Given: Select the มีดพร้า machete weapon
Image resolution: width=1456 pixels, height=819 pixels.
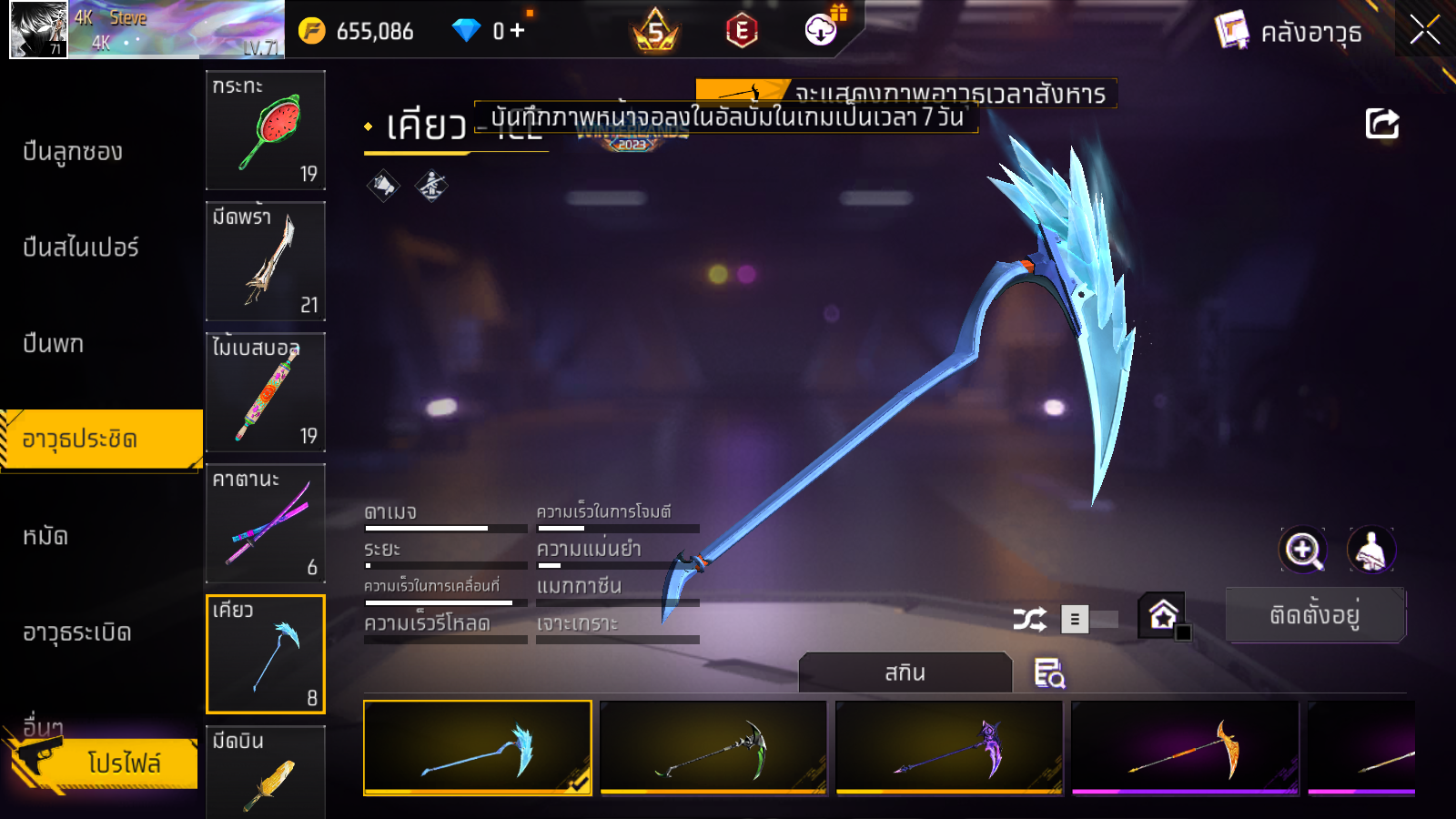Looking at the screenshot, I should coord(266,261).
